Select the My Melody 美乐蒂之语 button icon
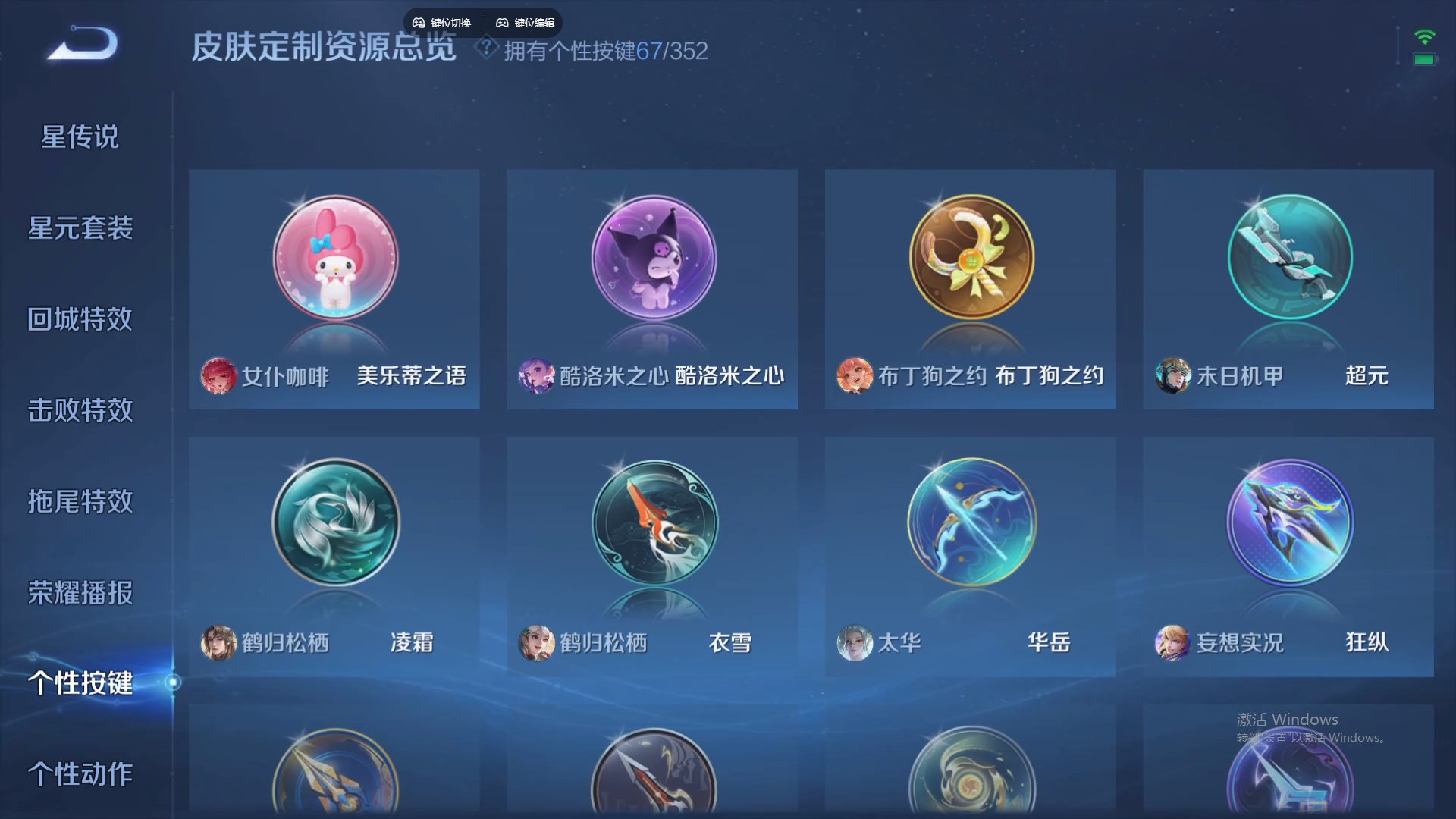The image size is (1456, 819). tap(334, 258)
